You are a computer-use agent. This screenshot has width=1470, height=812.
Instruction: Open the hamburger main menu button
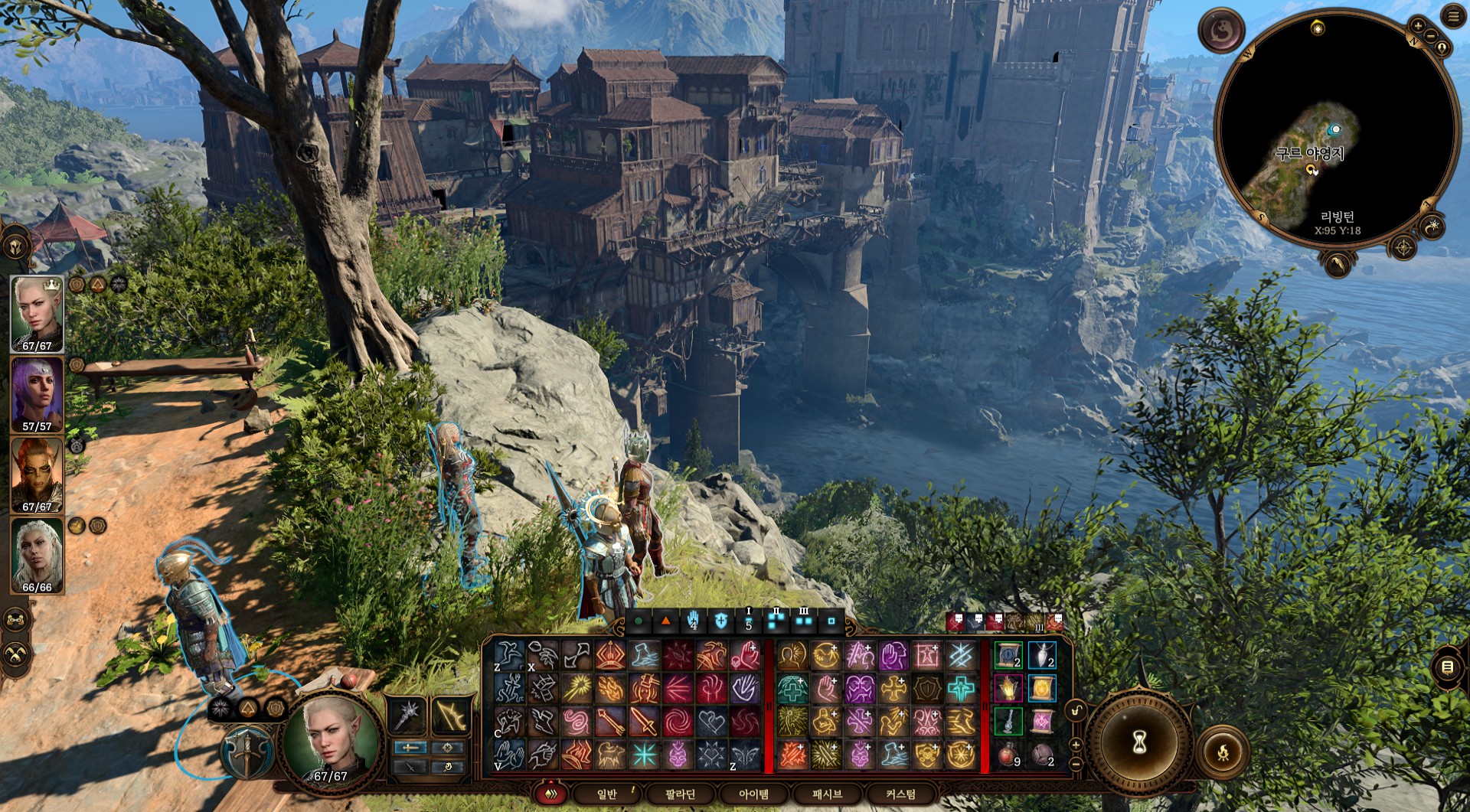pyautogui.click(x=1453, y=17)
